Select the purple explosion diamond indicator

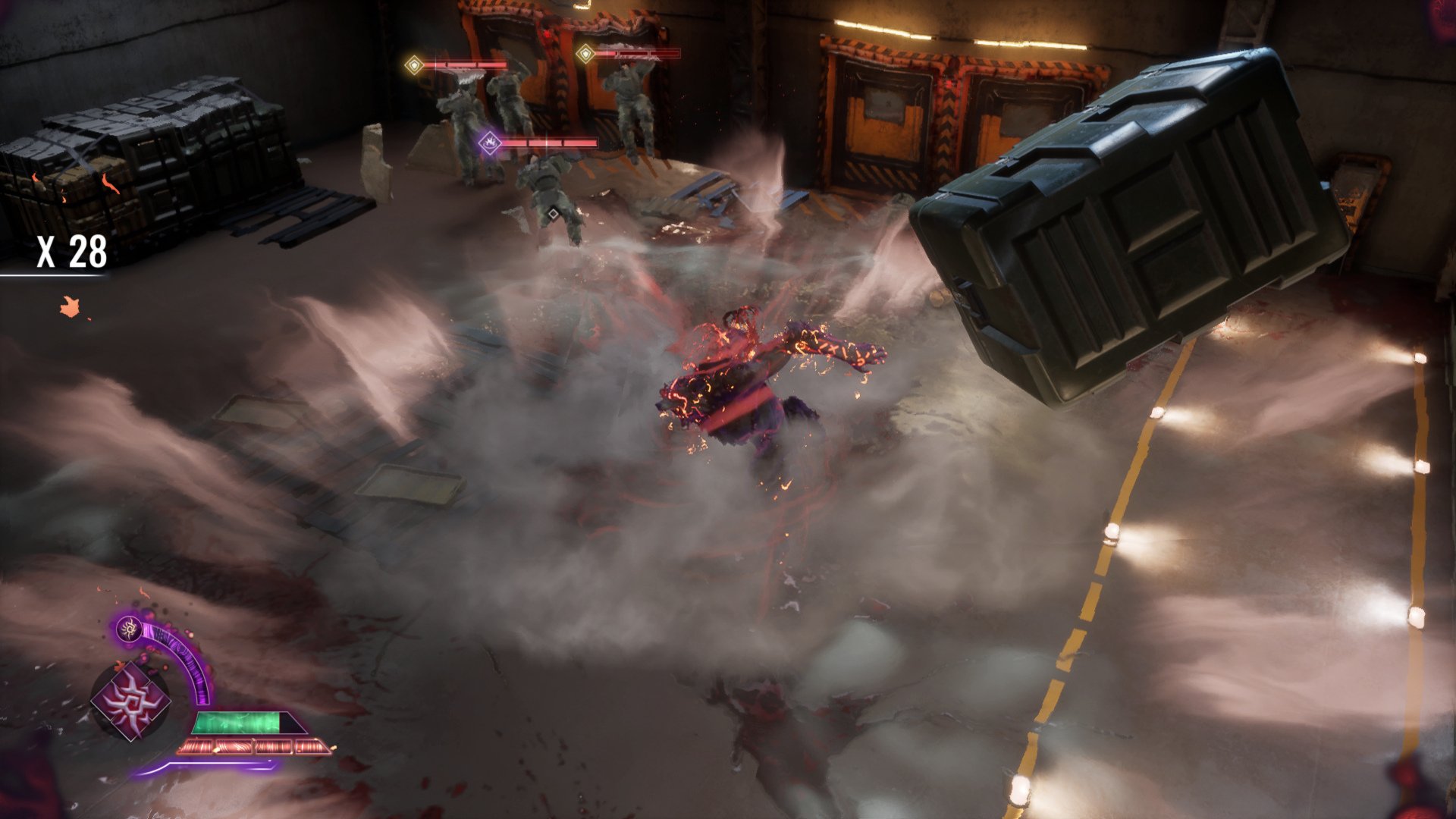(491, 141)
